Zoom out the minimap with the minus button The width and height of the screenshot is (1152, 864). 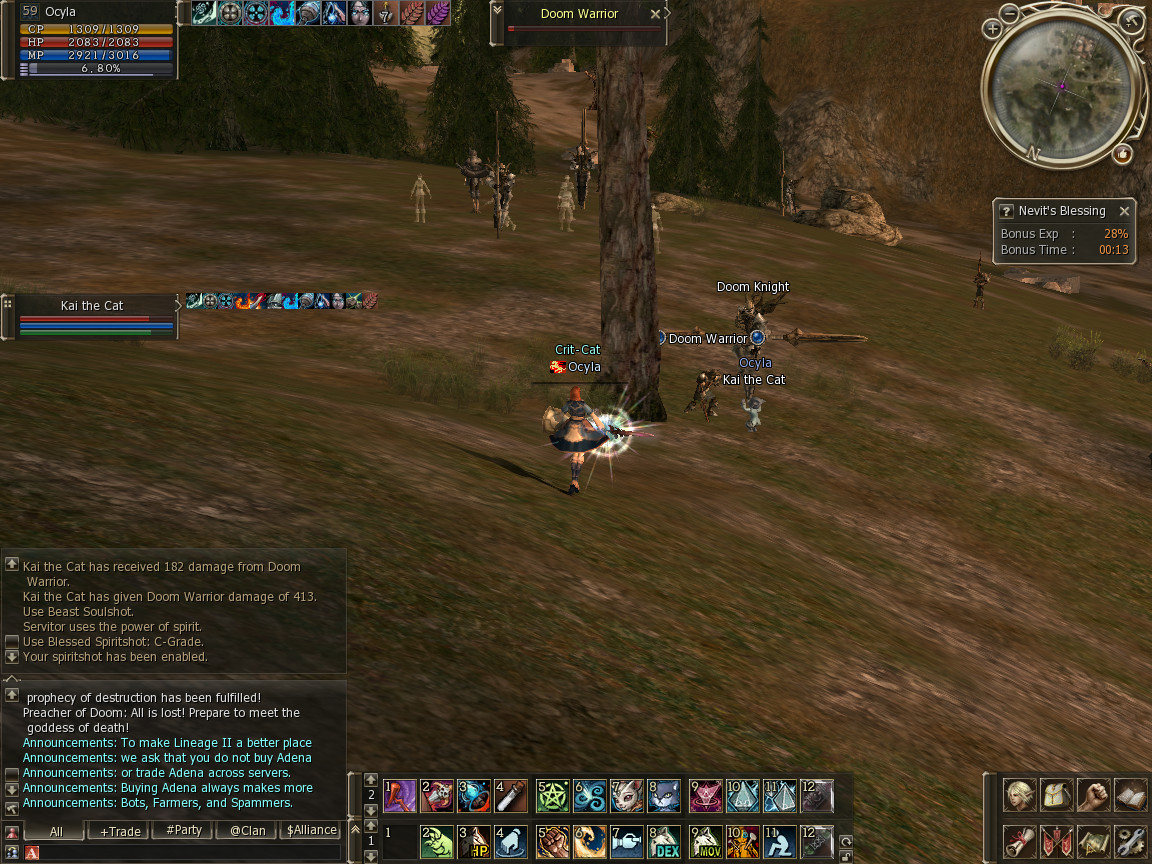point(1010,13)
